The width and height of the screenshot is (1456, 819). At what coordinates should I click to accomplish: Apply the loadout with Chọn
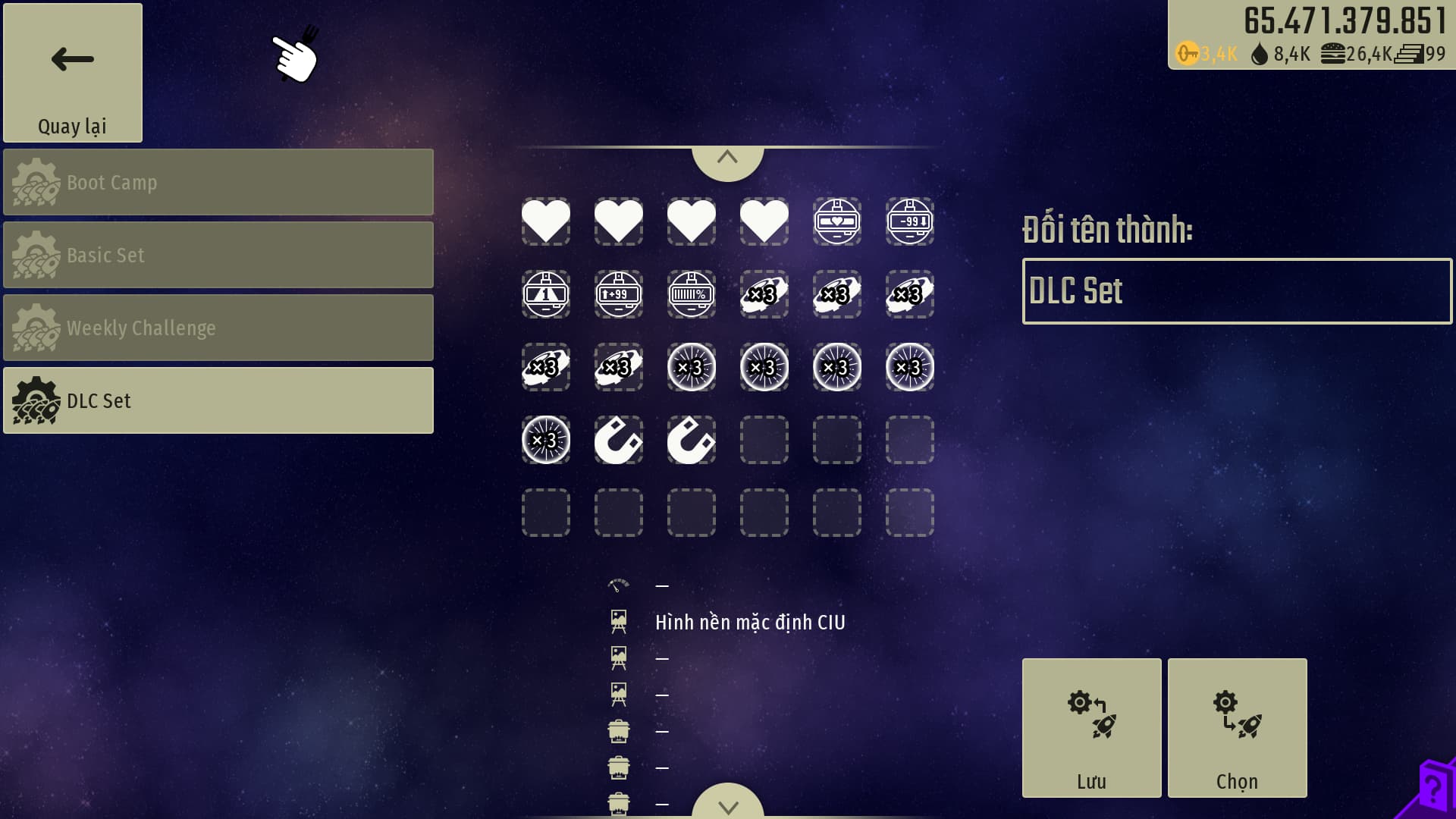[x=1237, y=728]
